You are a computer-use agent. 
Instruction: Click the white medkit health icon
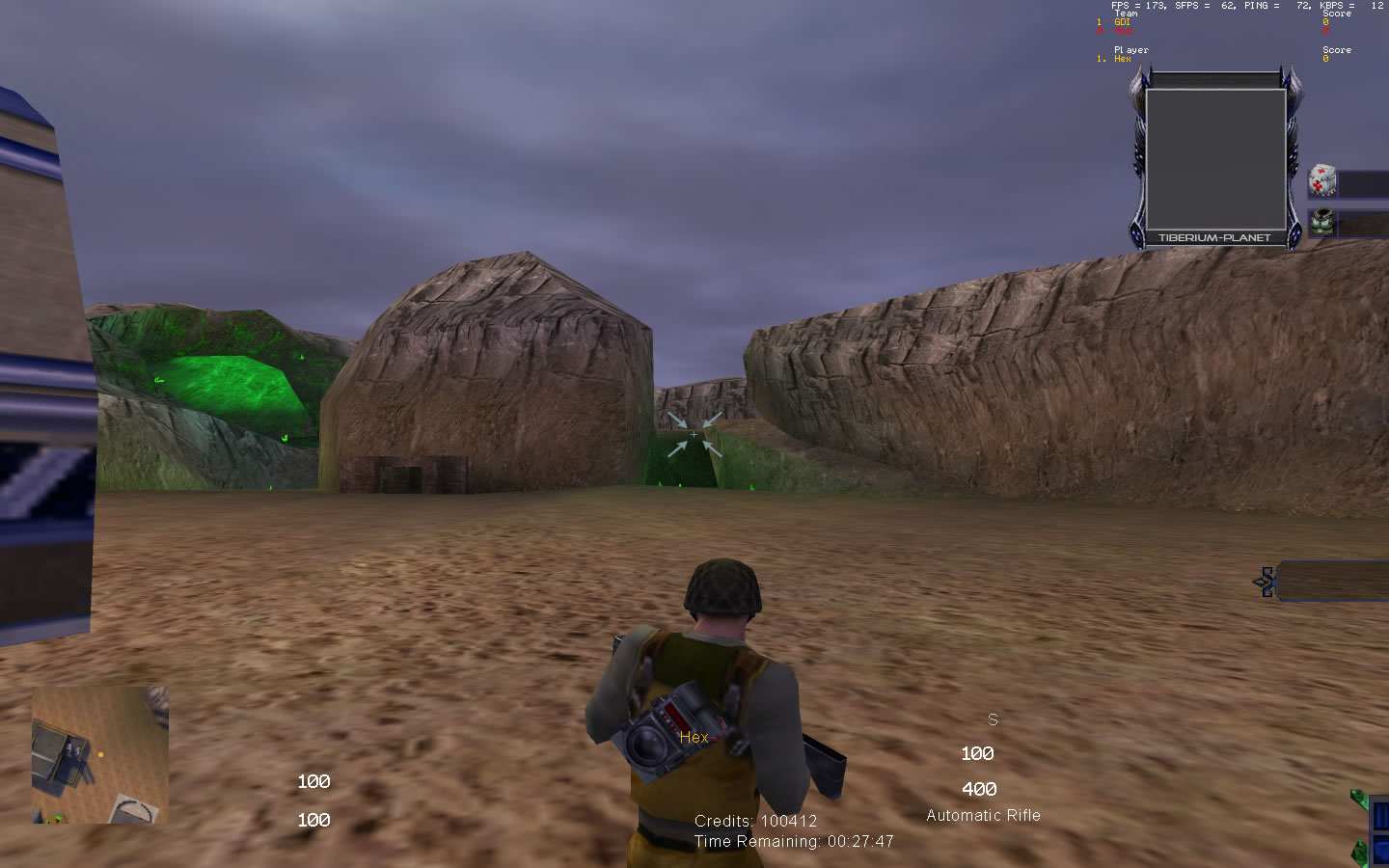1321,180
